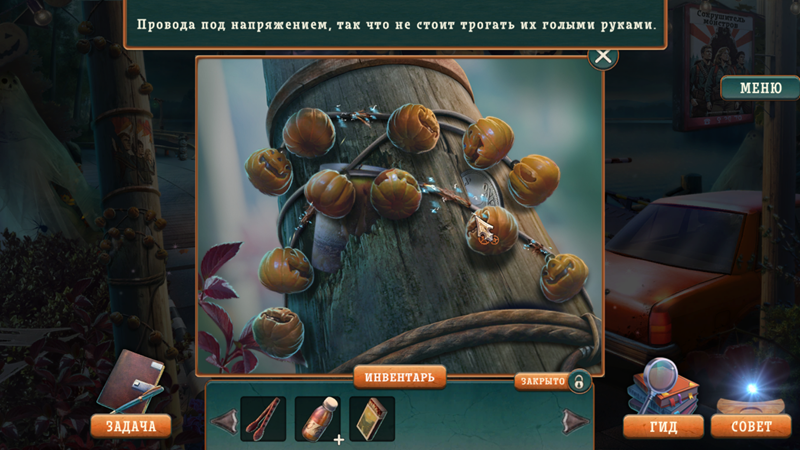Use the СОВЕТ hint button

(x=751, y=427)
